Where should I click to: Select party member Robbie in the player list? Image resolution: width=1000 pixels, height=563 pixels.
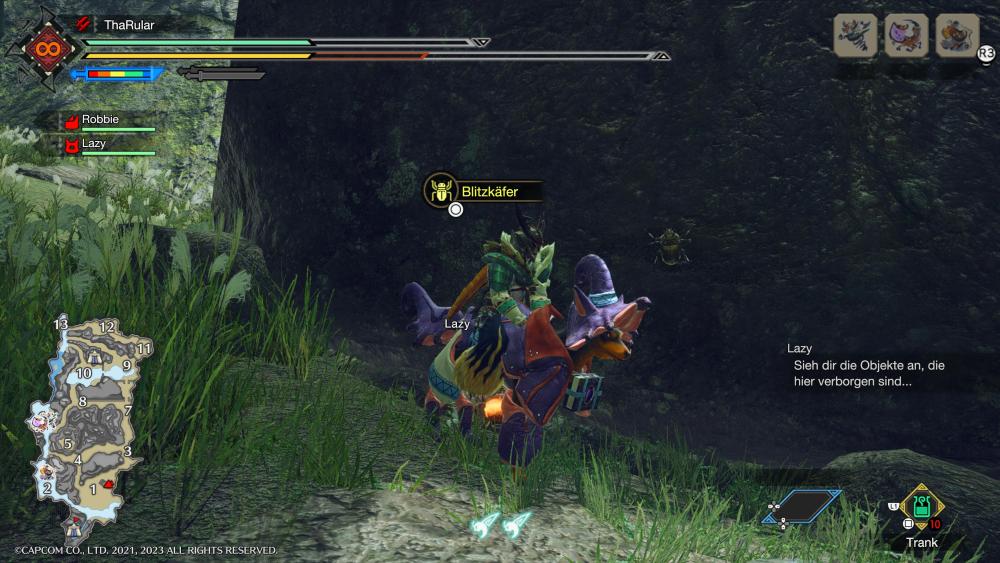pyautogui.click(x=100, y=119)
